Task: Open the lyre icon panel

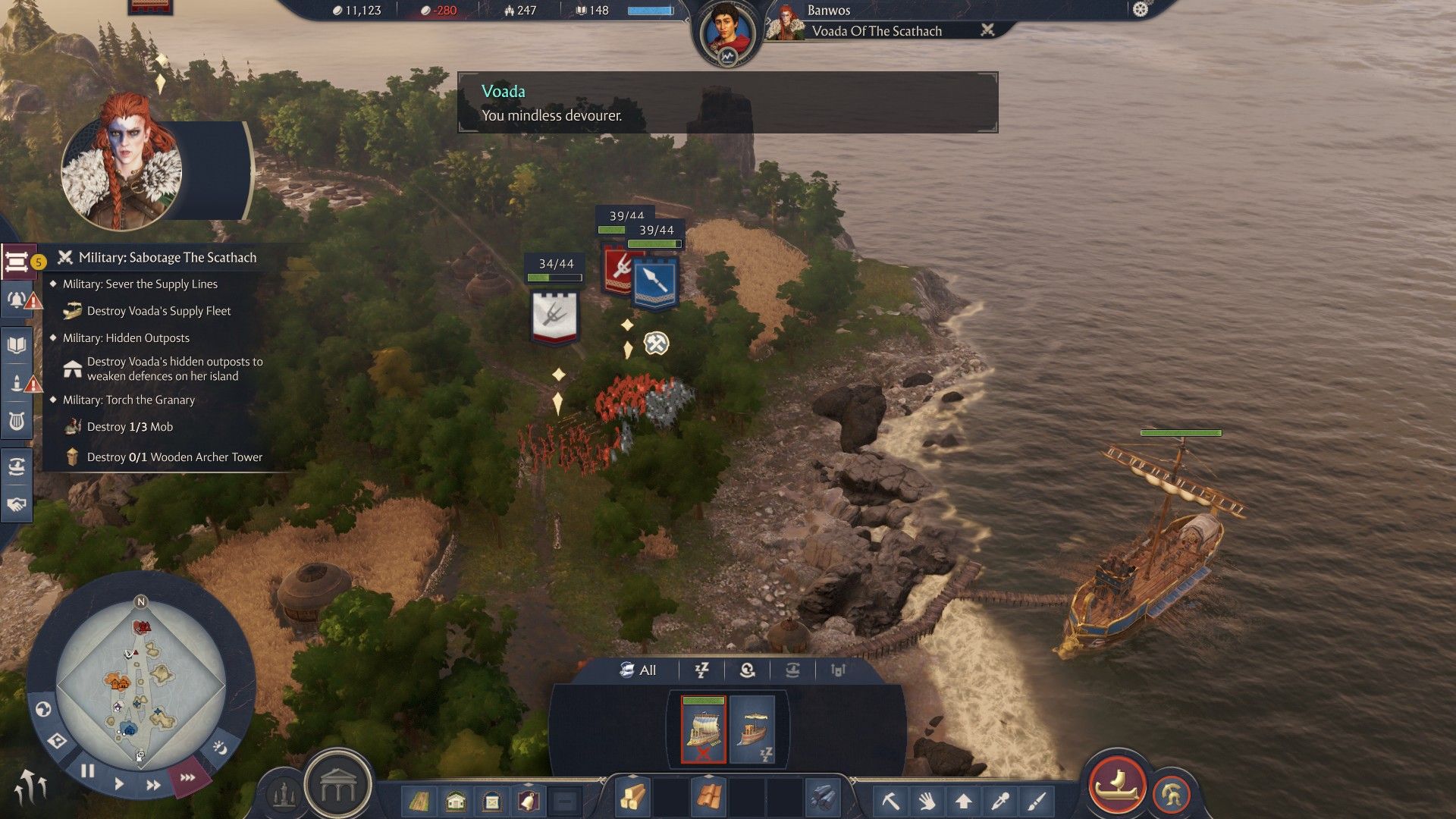Action: (17, 420)
